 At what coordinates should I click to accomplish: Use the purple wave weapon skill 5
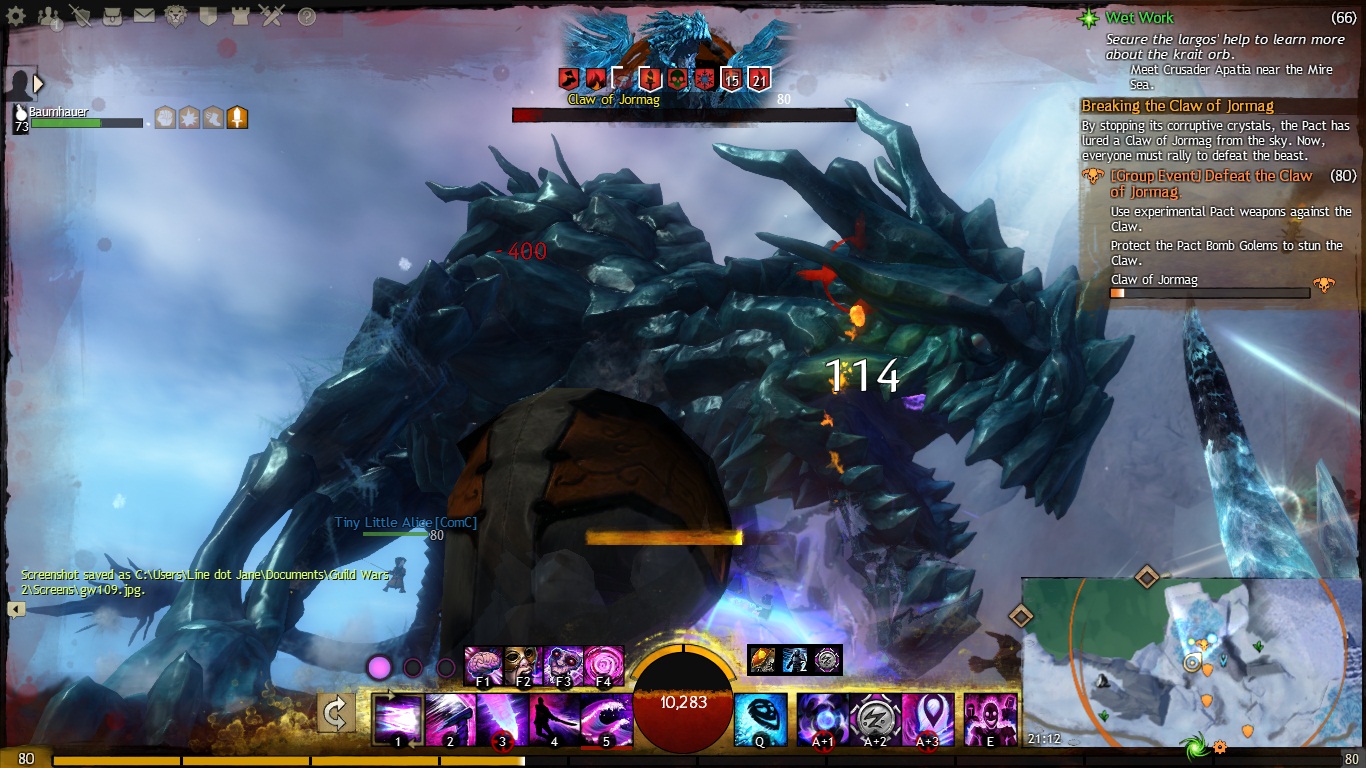(605, 719)
